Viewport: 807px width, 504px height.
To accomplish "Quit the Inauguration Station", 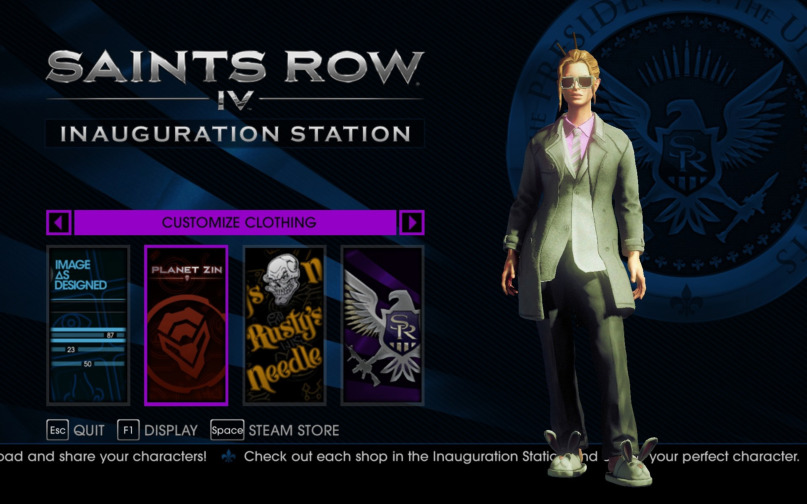I will 75,431.
